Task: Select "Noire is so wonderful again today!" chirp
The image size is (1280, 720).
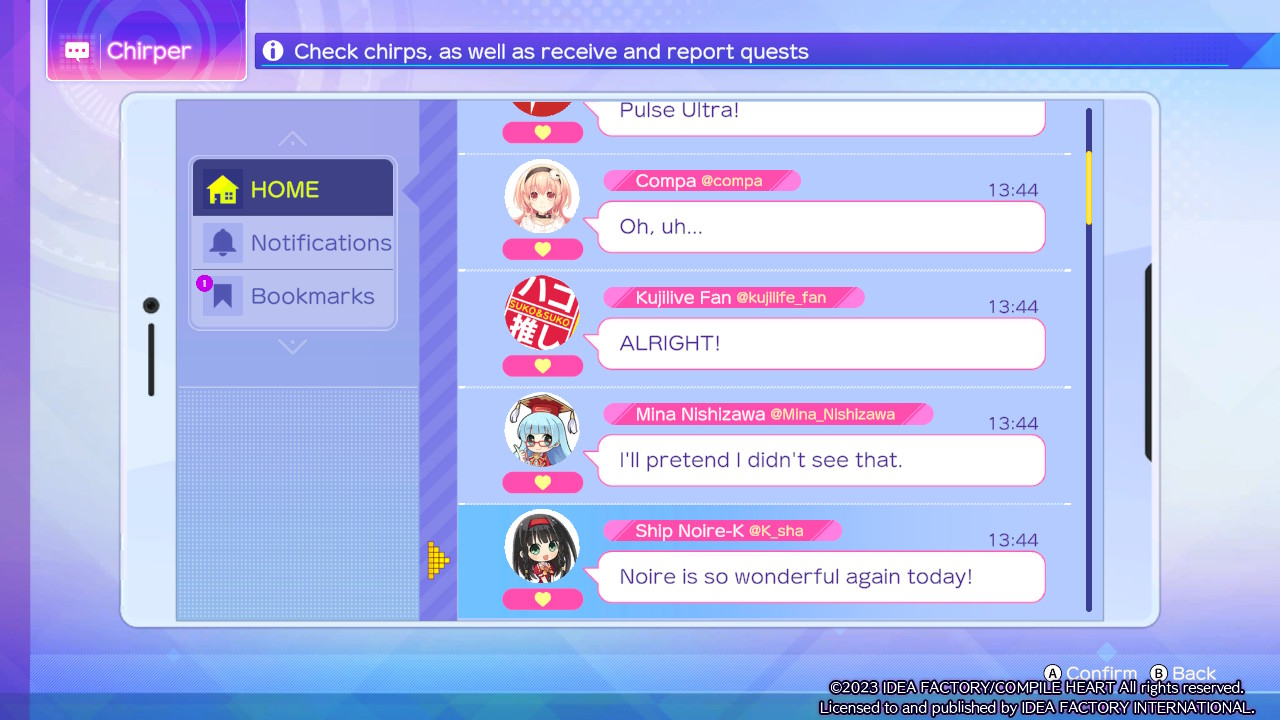Action: 821,577
